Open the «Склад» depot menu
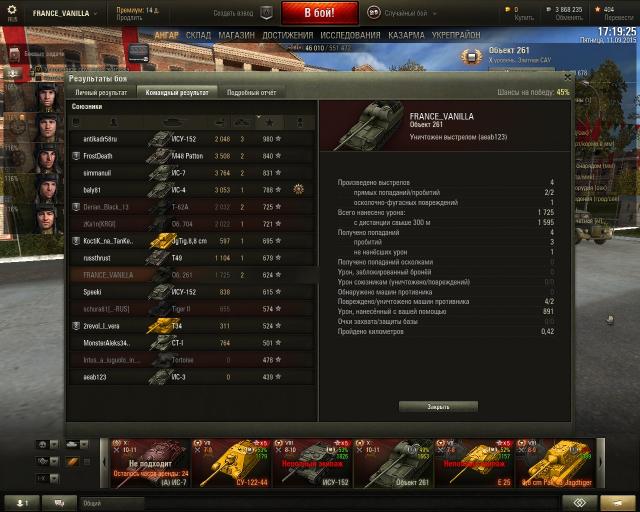 click(198, 35)
